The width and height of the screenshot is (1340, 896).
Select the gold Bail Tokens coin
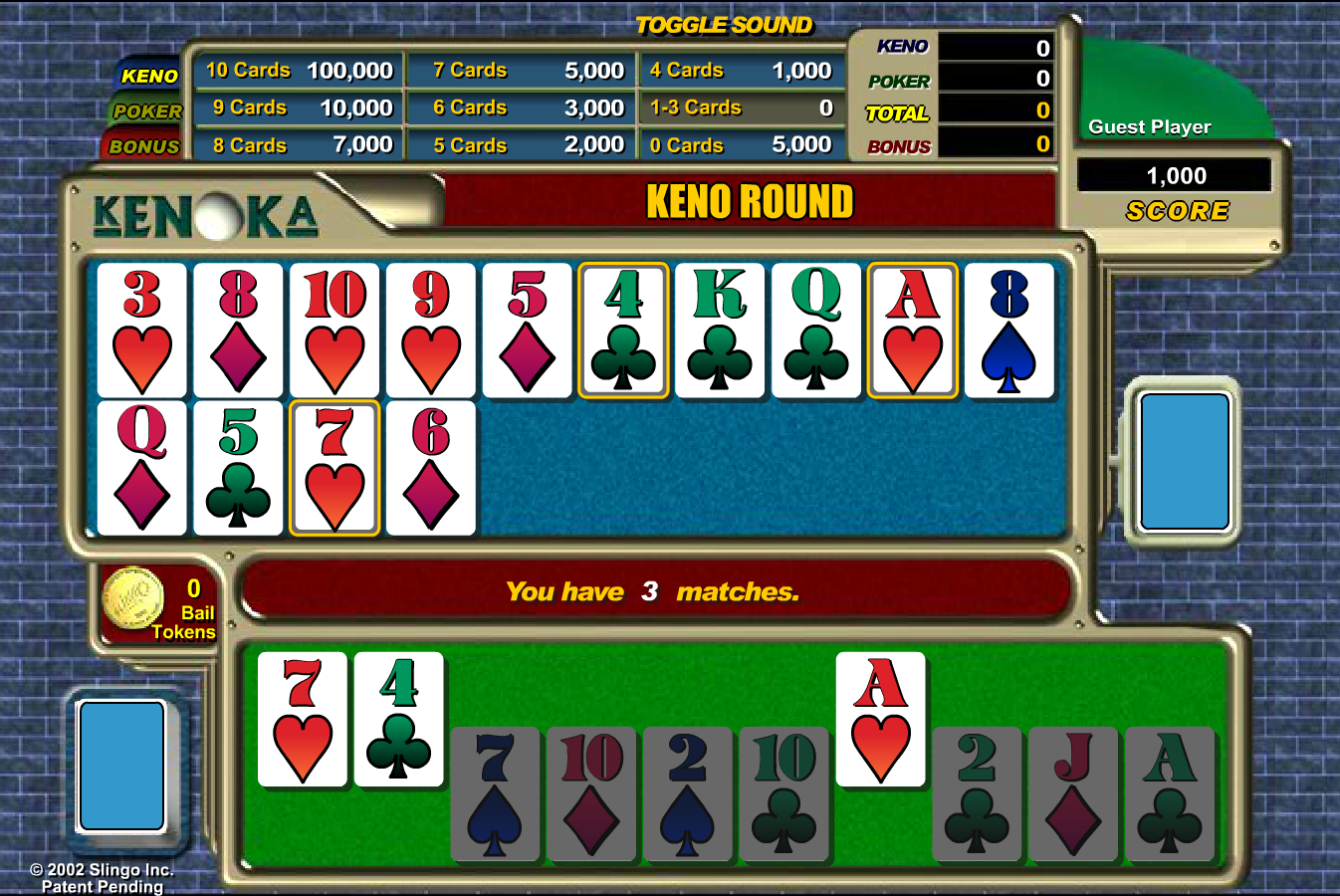click(133, 598)
